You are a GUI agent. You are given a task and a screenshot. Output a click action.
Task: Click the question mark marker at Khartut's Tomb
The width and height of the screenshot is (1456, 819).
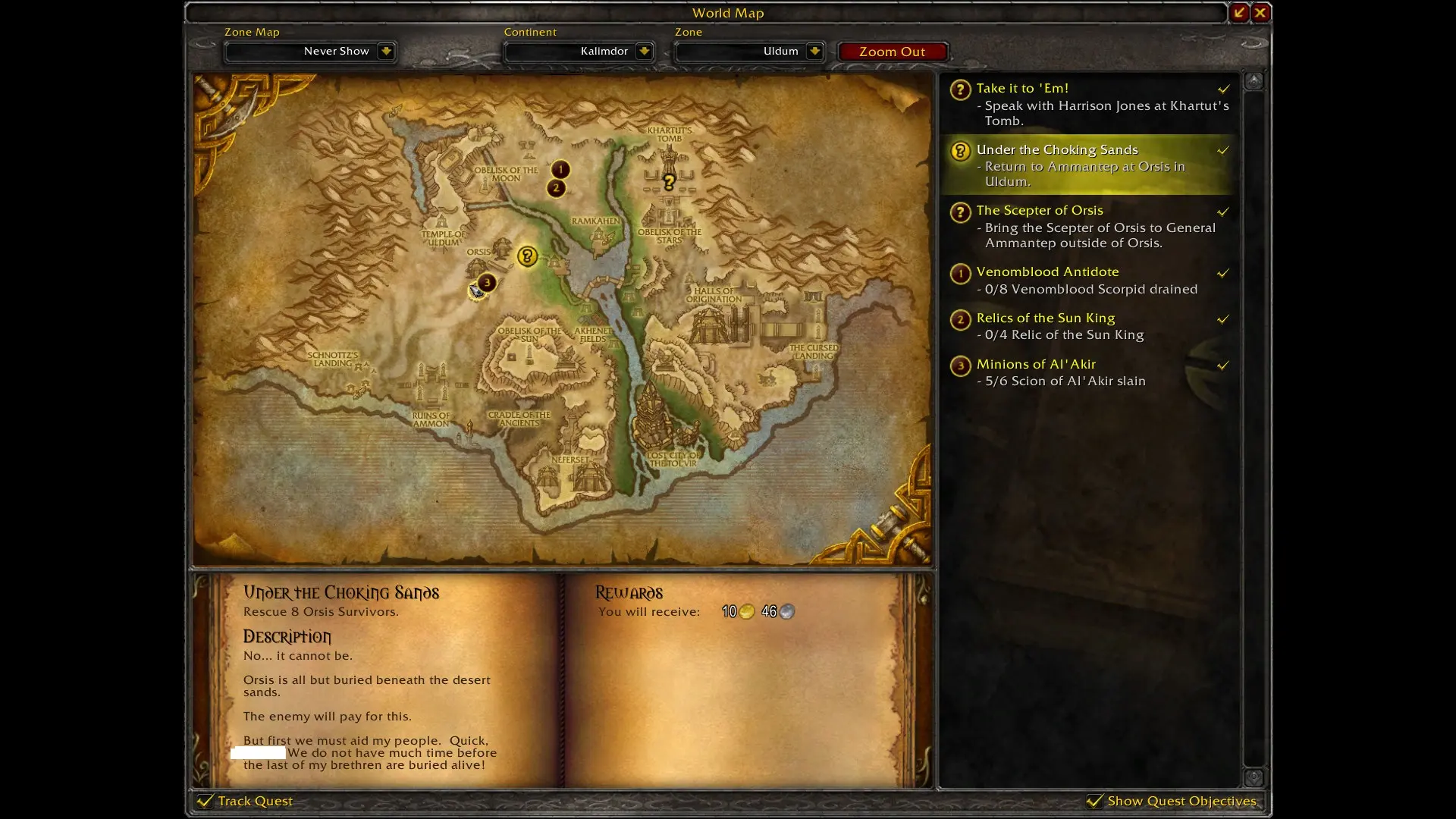click(x=669, y=182)
